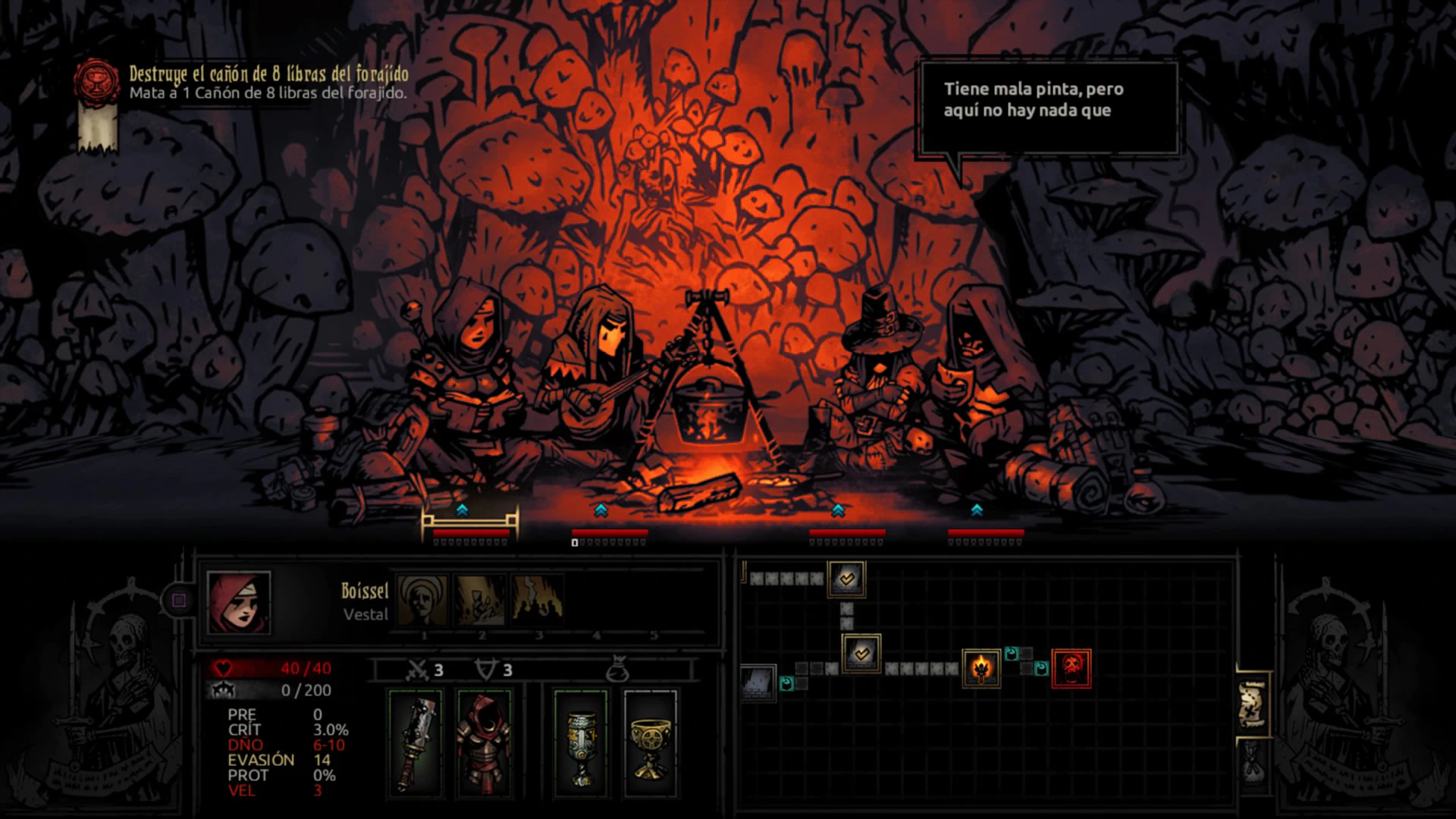
Task: Toggle the purple square button beside portrait
Action: [179, 601]
